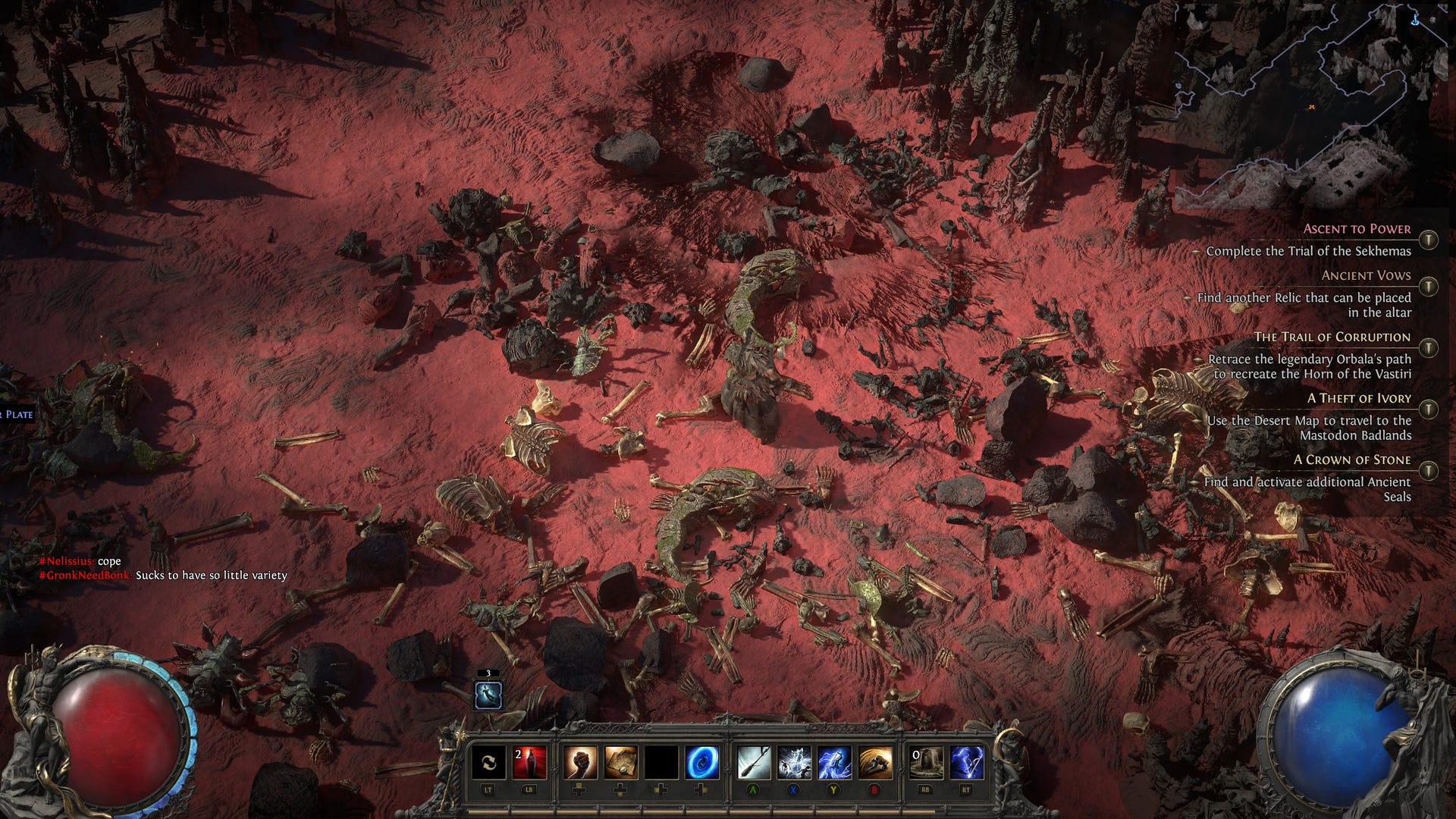Select the Ascent to Power quest
Image resolution: width=1456 pixels, height=819 pixels.
tap(1357, 229)
